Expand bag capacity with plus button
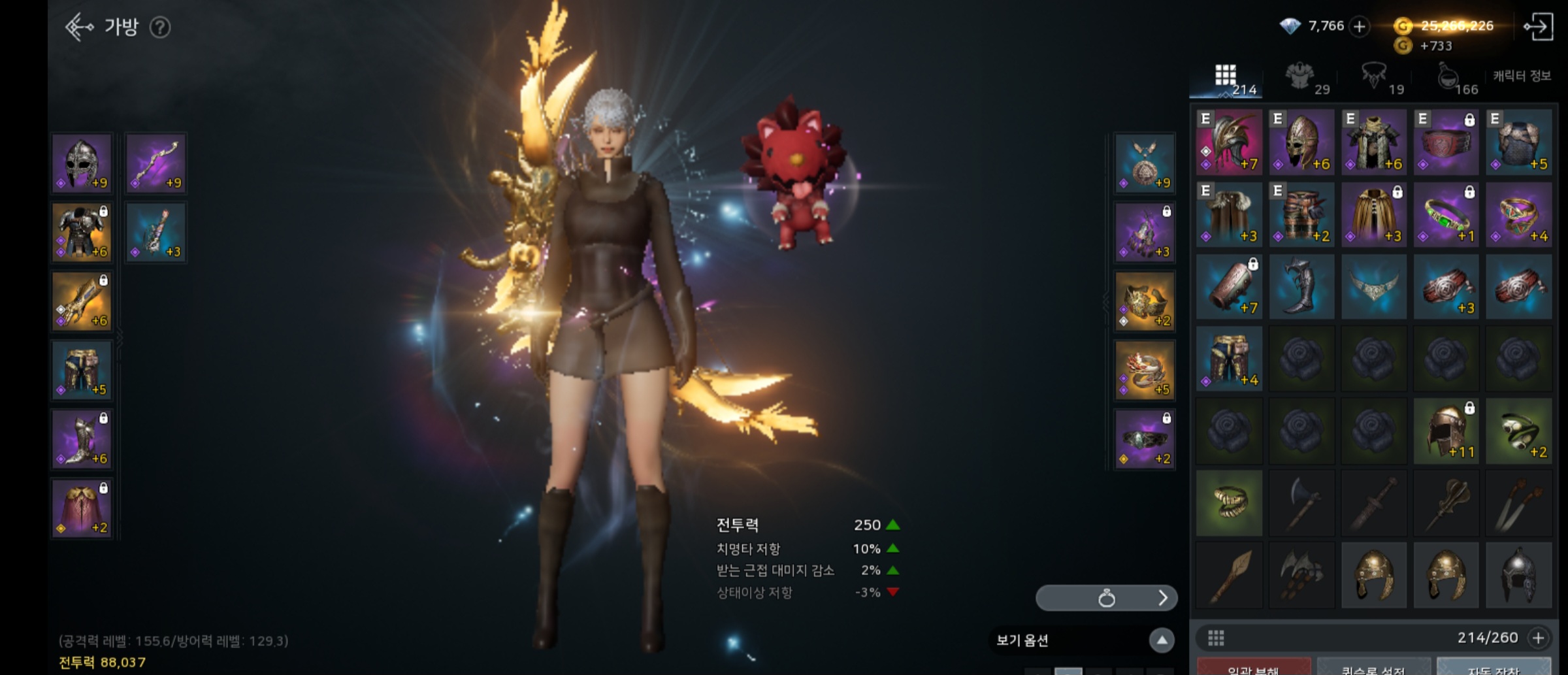Viewport: 1568px width, 675px height. 1539,638
